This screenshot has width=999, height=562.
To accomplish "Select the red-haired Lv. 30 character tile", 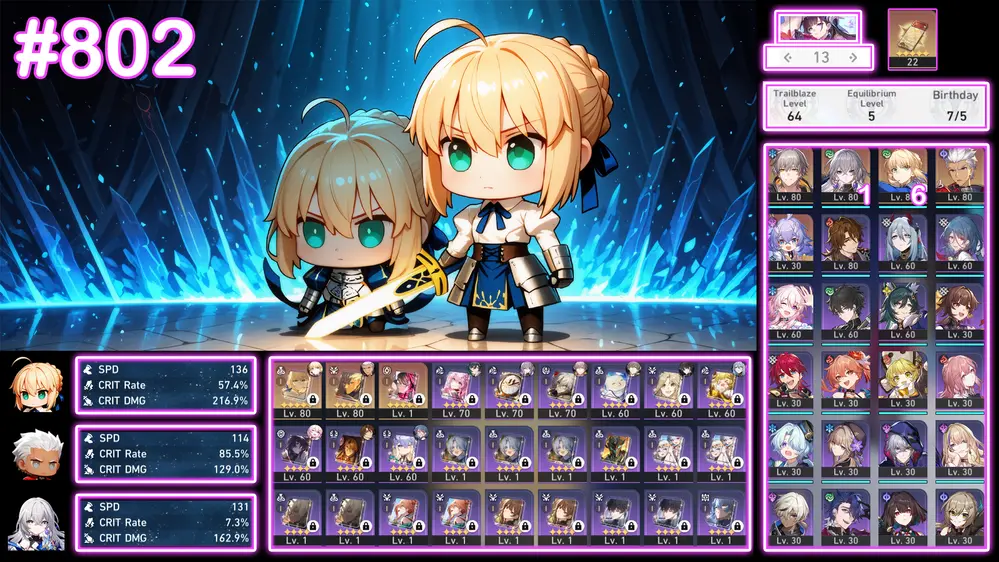I will tap(789, 377).
